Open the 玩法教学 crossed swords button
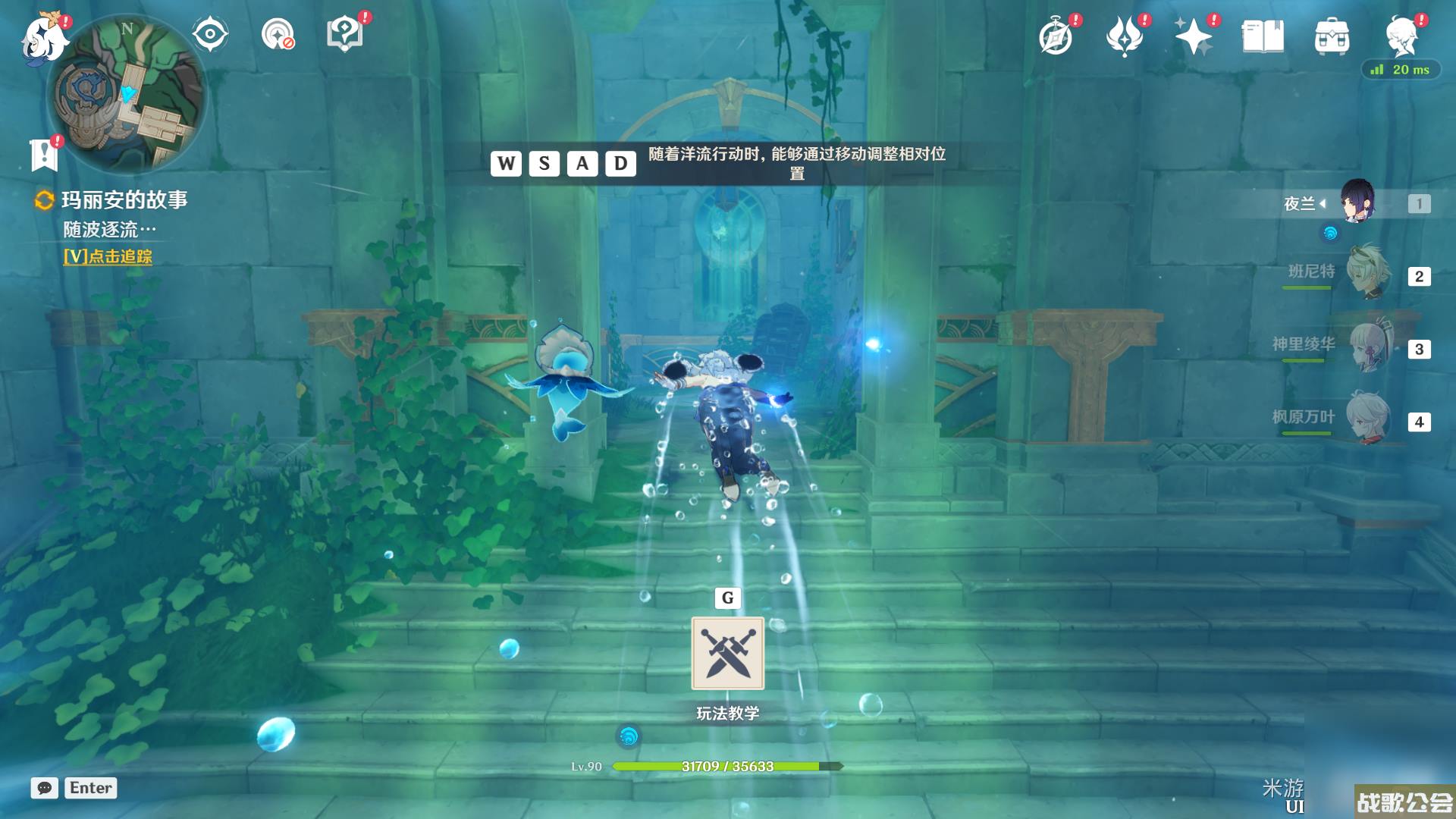Image resolution: width=1456 pixels, height=819 pixels. pos(727,653)
